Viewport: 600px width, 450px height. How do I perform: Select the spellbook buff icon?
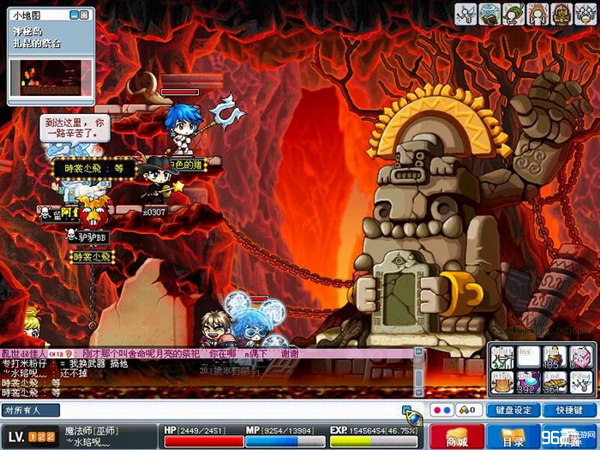click(x=490, y=13)
